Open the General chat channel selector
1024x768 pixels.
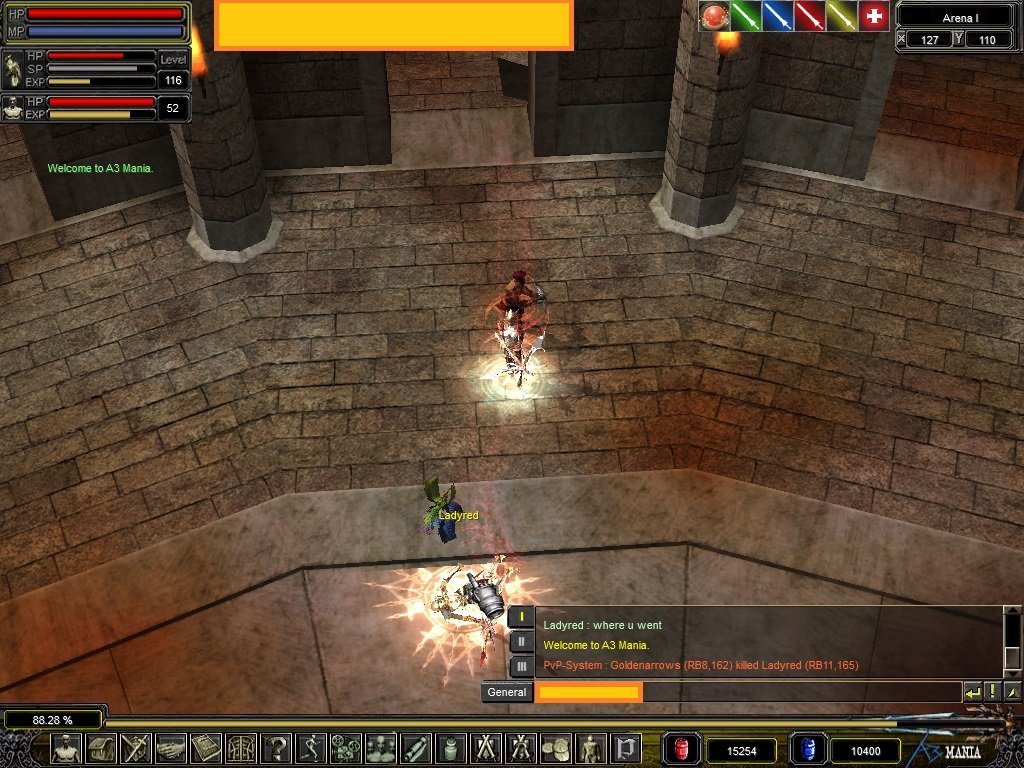507,692
